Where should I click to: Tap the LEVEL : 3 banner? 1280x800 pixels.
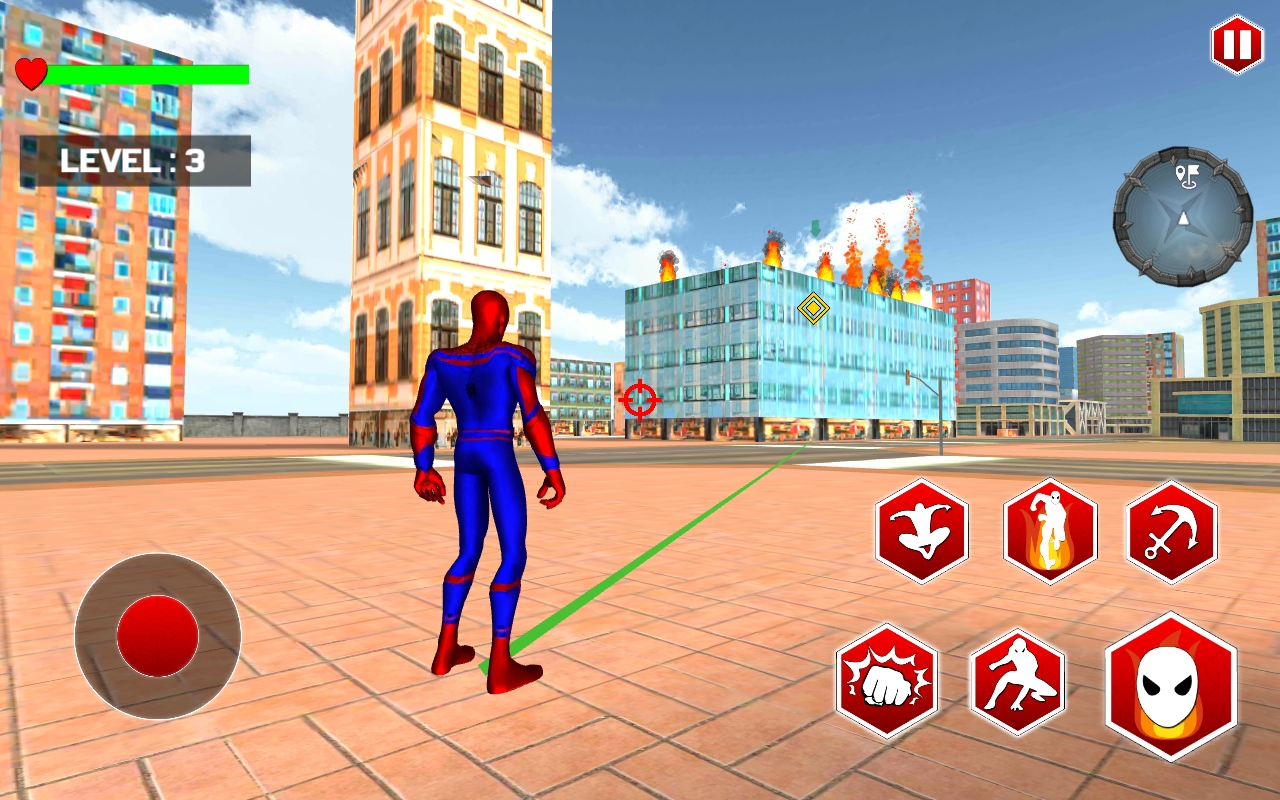[133, 160]
